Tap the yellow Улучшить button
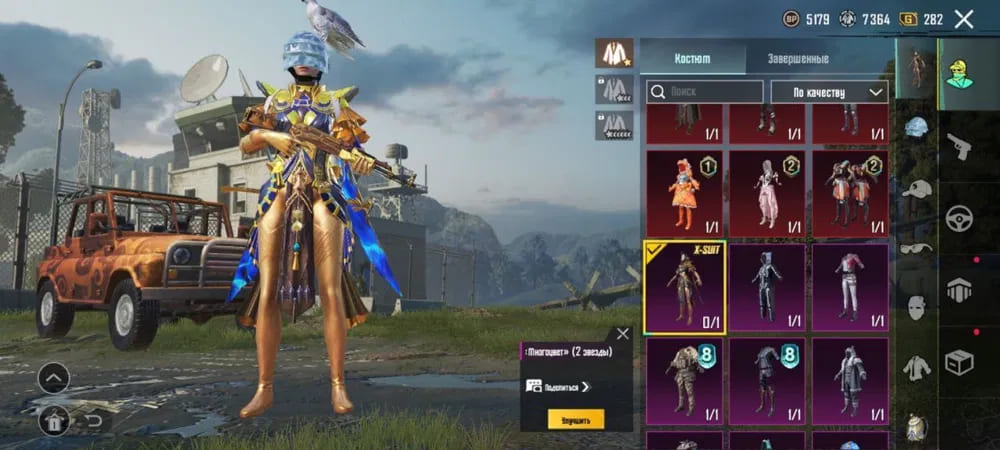 pyautogui.click(x=575, y=419)
